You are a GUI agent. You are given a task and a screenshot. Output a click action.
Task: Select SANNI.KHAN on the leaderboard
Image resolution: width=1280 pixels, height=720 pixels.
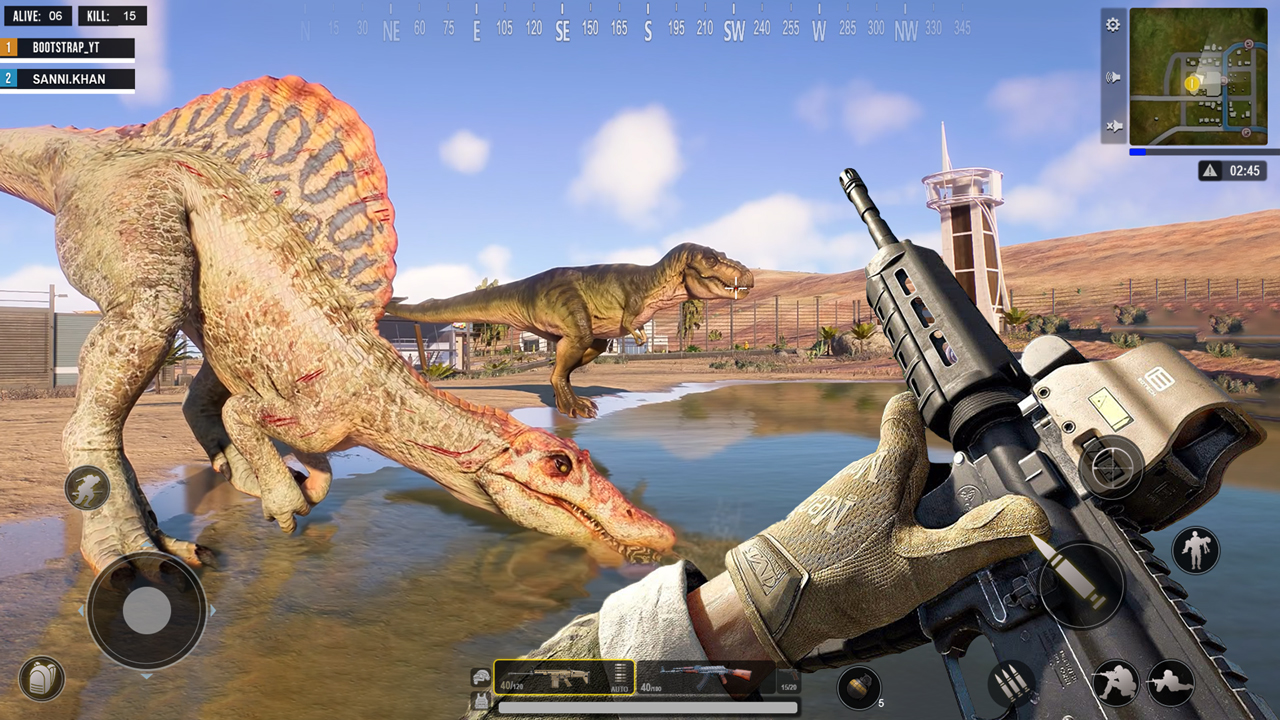point(65,79)
